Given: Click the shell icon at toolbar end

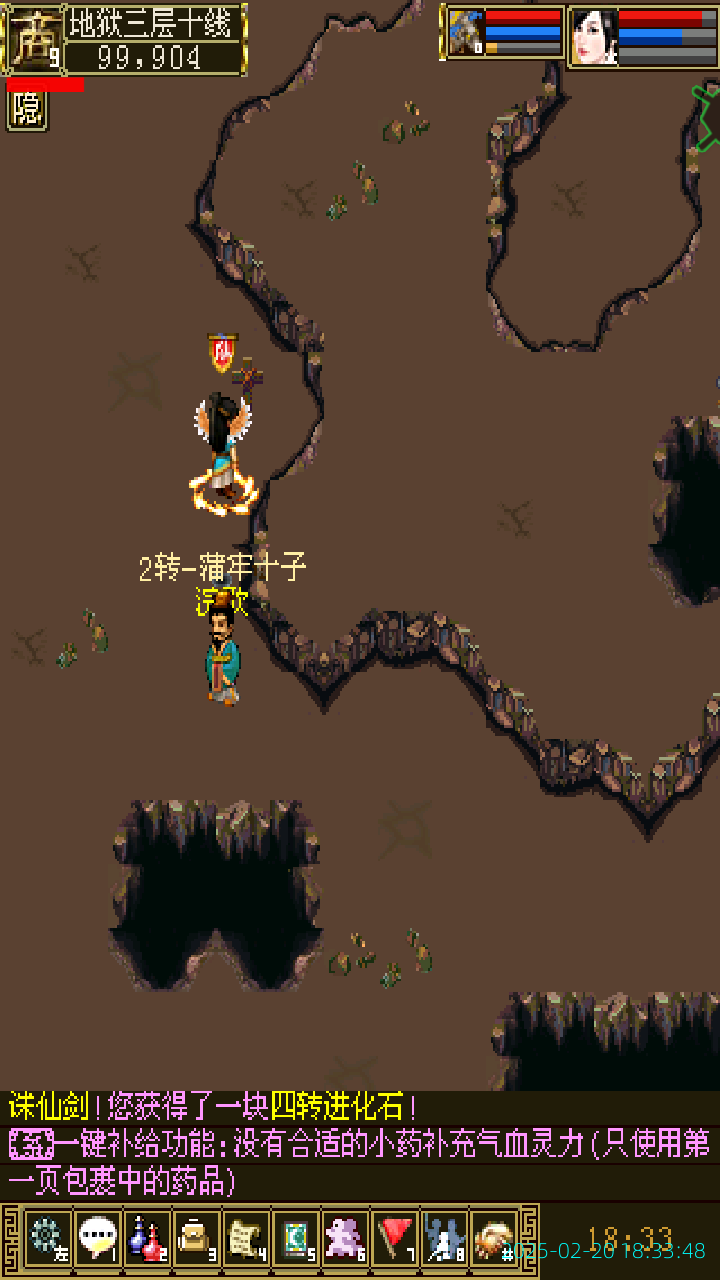Looking at the screenshot, I should point(494,1238).
